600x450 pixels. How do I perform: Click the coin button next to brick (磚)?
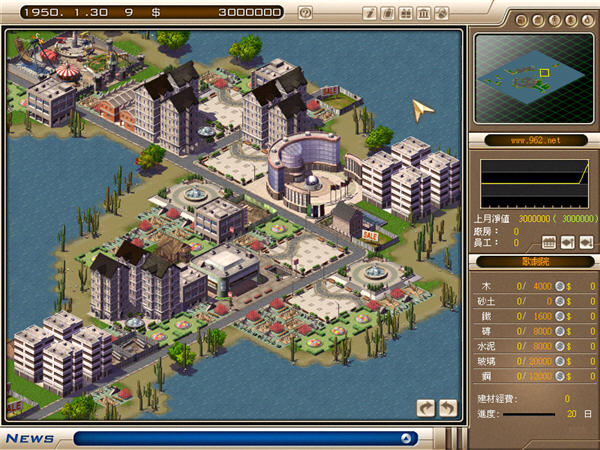(560, 331)
